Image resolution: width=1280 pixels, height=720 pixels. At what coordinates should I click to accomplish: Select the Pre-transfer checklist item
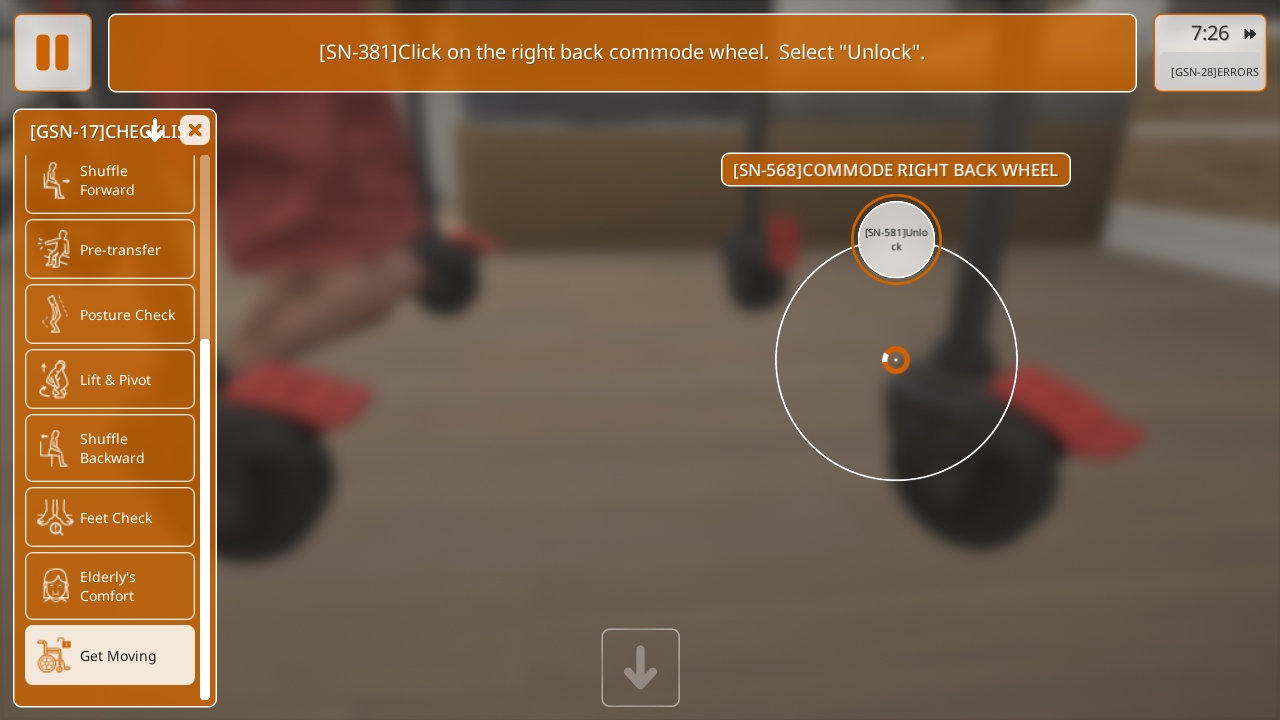pos(110,249)
